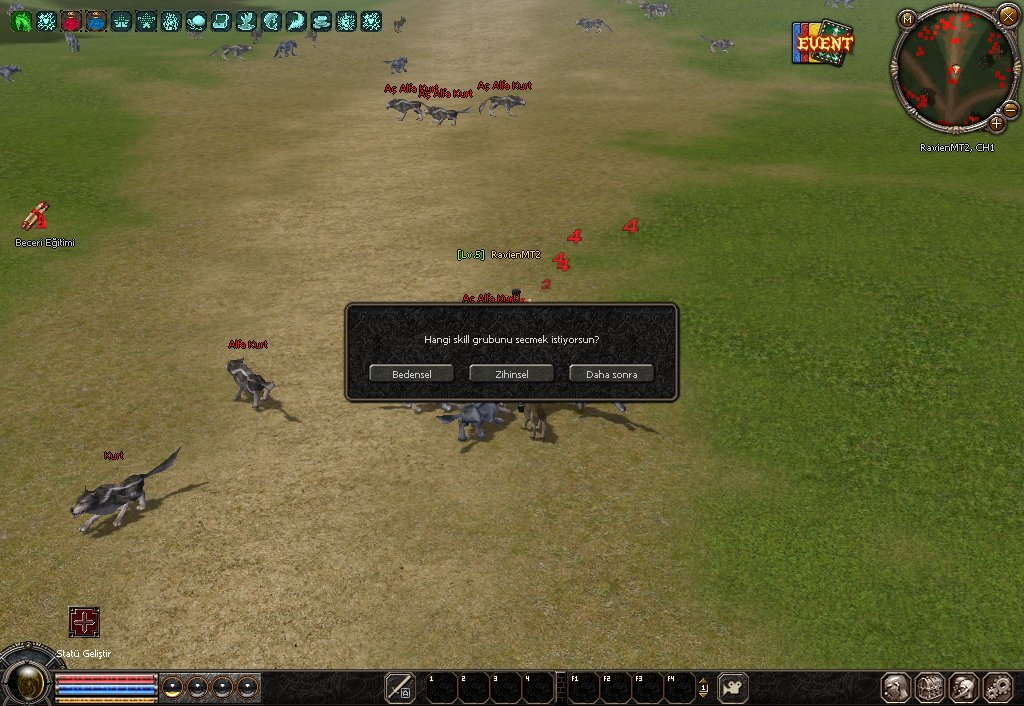
Task: Open the Statü Geliştir red cross icon
Action: [x=84, y=622]
